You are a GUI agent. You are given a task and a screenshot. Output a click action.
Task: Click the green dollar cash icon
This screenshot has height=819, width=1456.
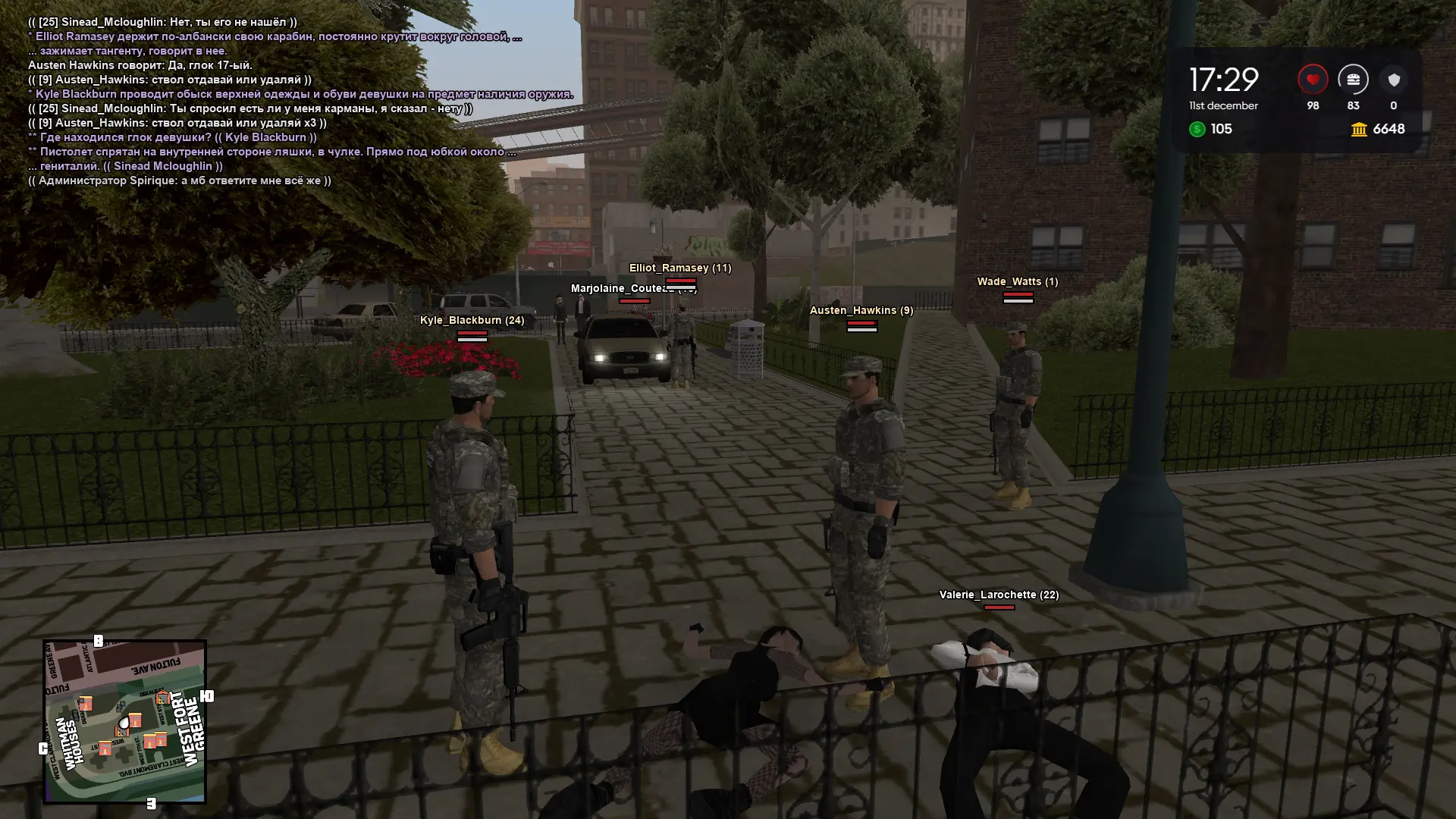[x=1197, y=130]
